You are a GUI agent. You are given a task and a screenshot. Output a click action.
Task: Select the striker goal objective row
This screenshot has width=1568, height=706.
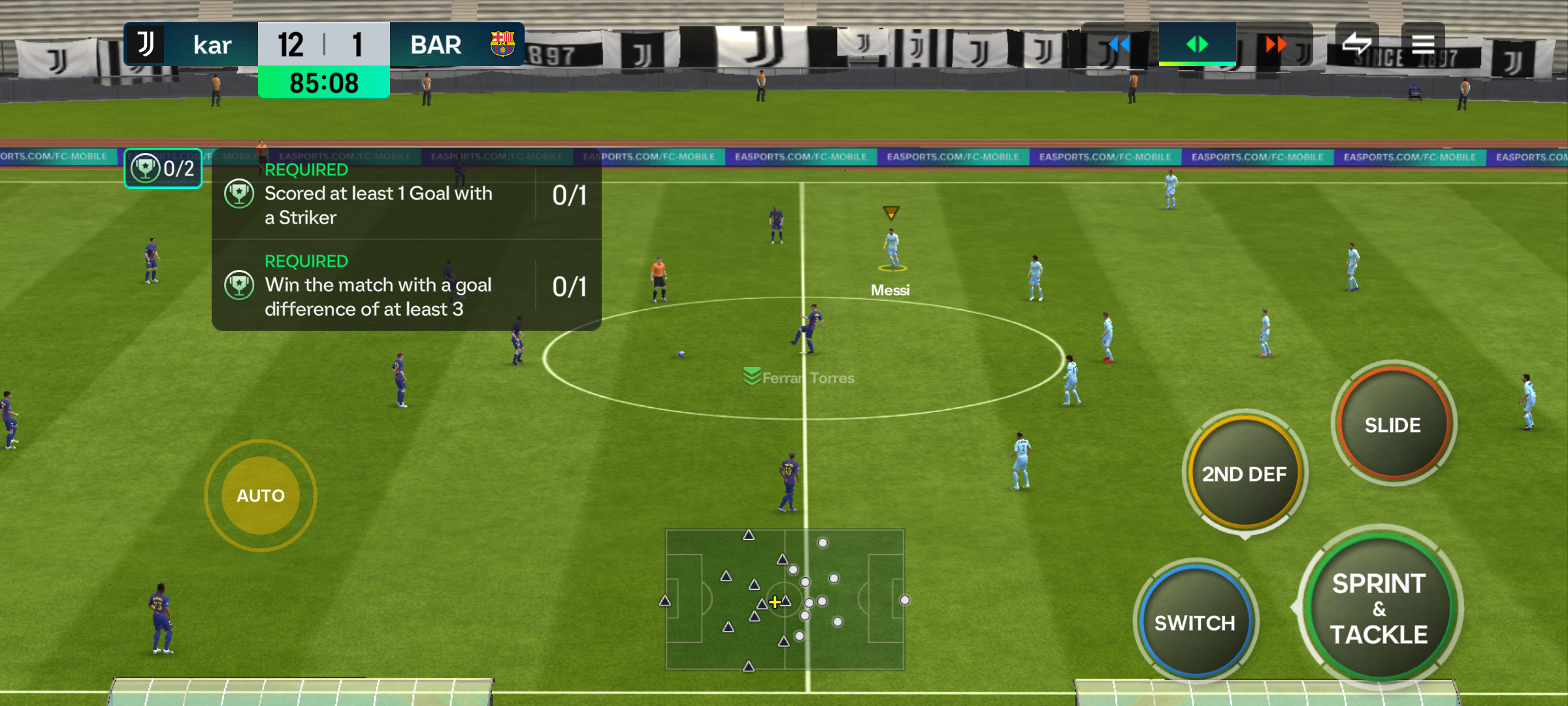pos(406,195)
